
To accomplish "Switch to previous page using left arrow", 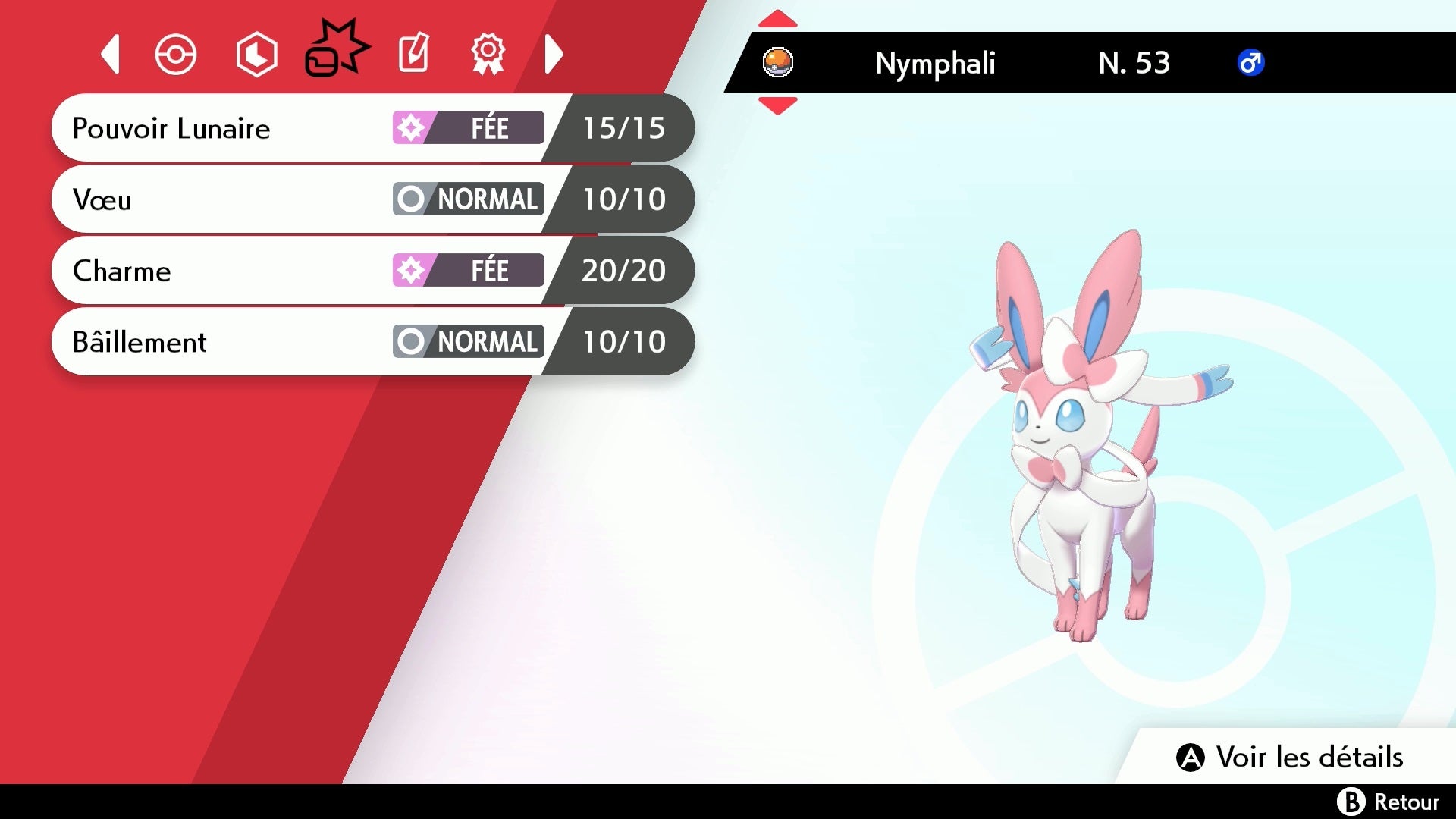I will (x=110, y=55).
